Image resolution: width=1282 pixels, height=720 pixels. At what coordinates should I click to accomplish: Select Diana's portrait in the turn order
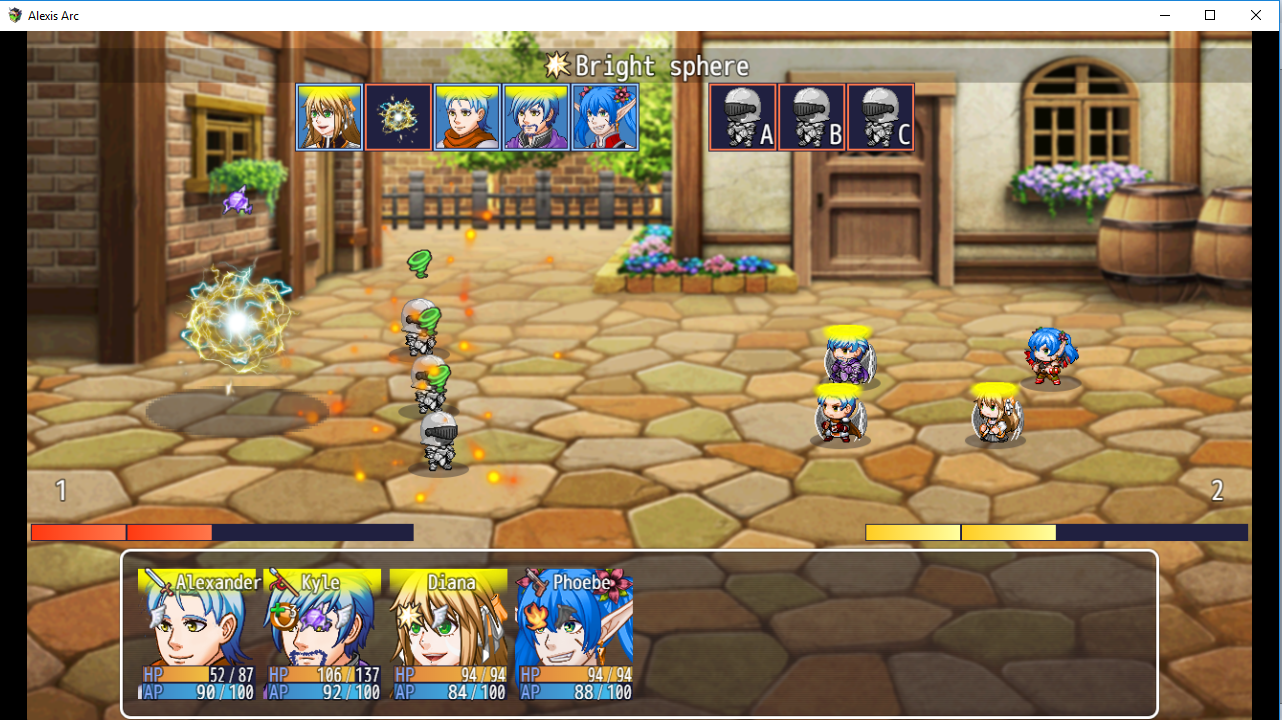329,117
